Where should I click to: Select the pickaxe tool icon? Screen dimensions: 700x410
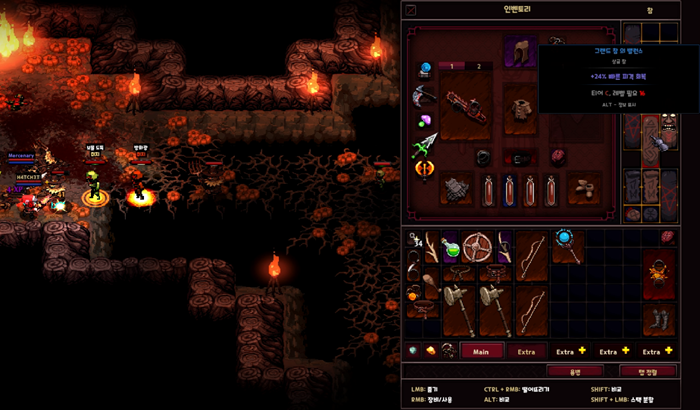423,96
